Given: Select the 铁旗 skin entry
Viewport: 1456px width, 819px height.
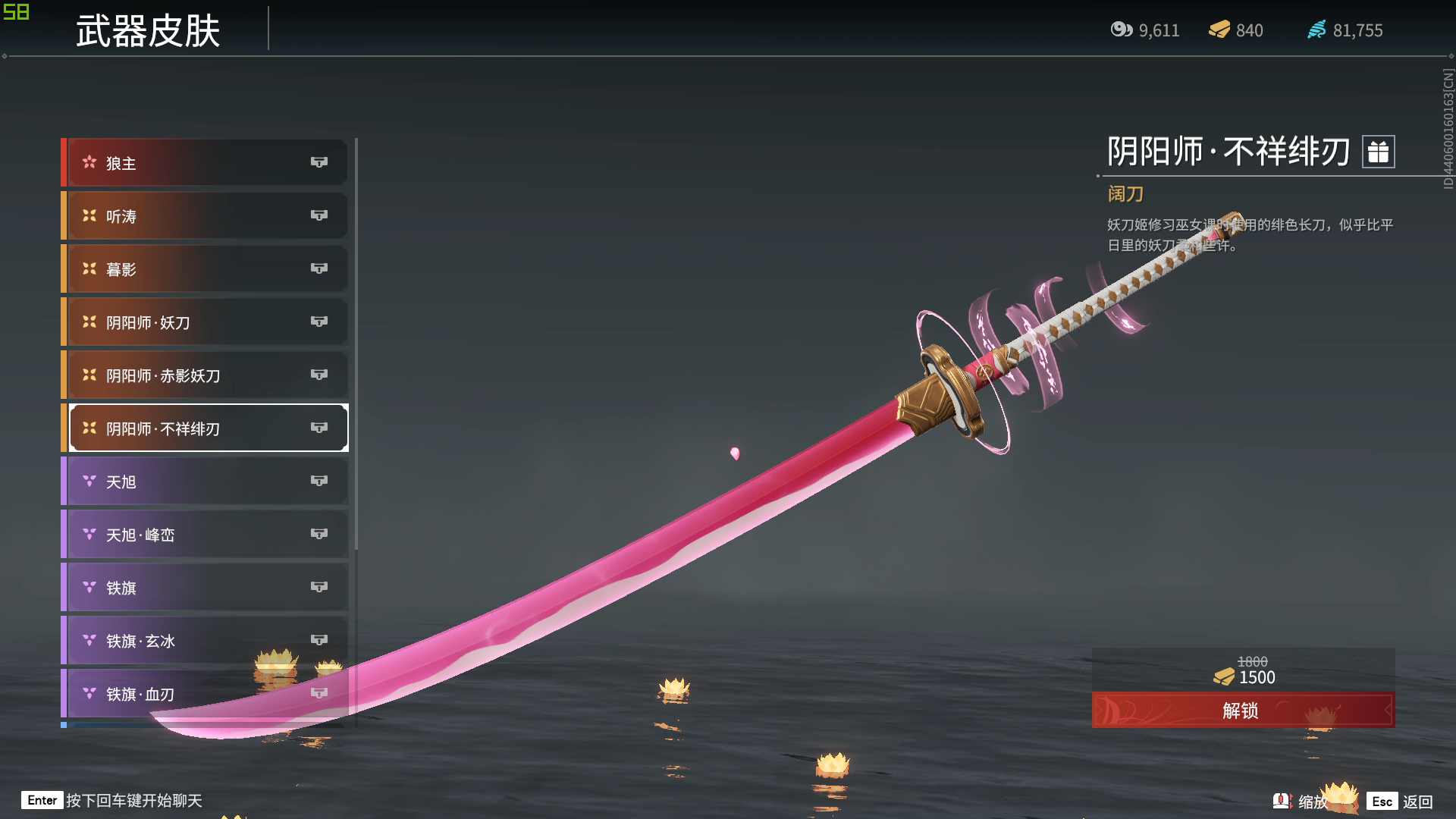Looking at the screenshot, I should (206, 588).
